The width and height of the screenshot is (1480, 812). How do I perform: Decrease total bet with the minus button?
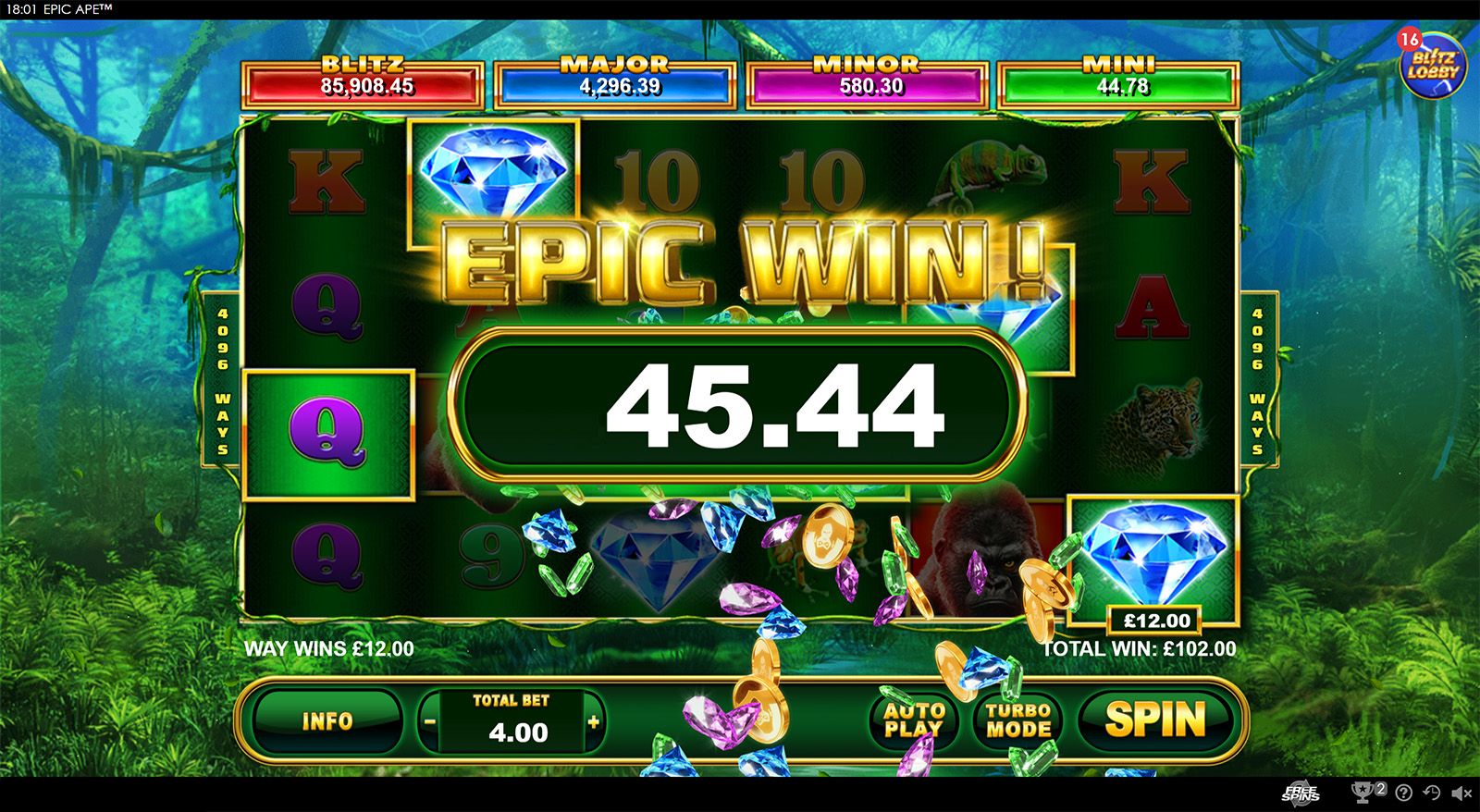pos(429,722)
